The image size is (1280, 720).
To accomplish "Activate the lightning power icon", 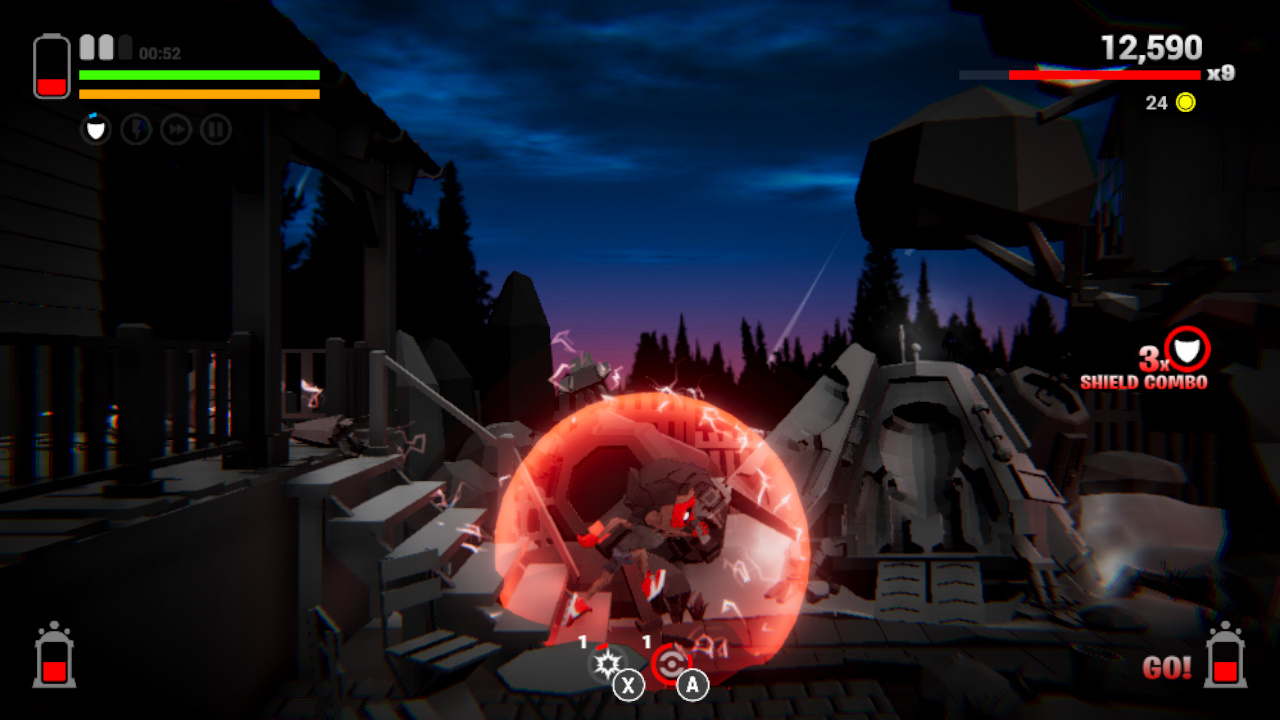I will tap(136, 128).
